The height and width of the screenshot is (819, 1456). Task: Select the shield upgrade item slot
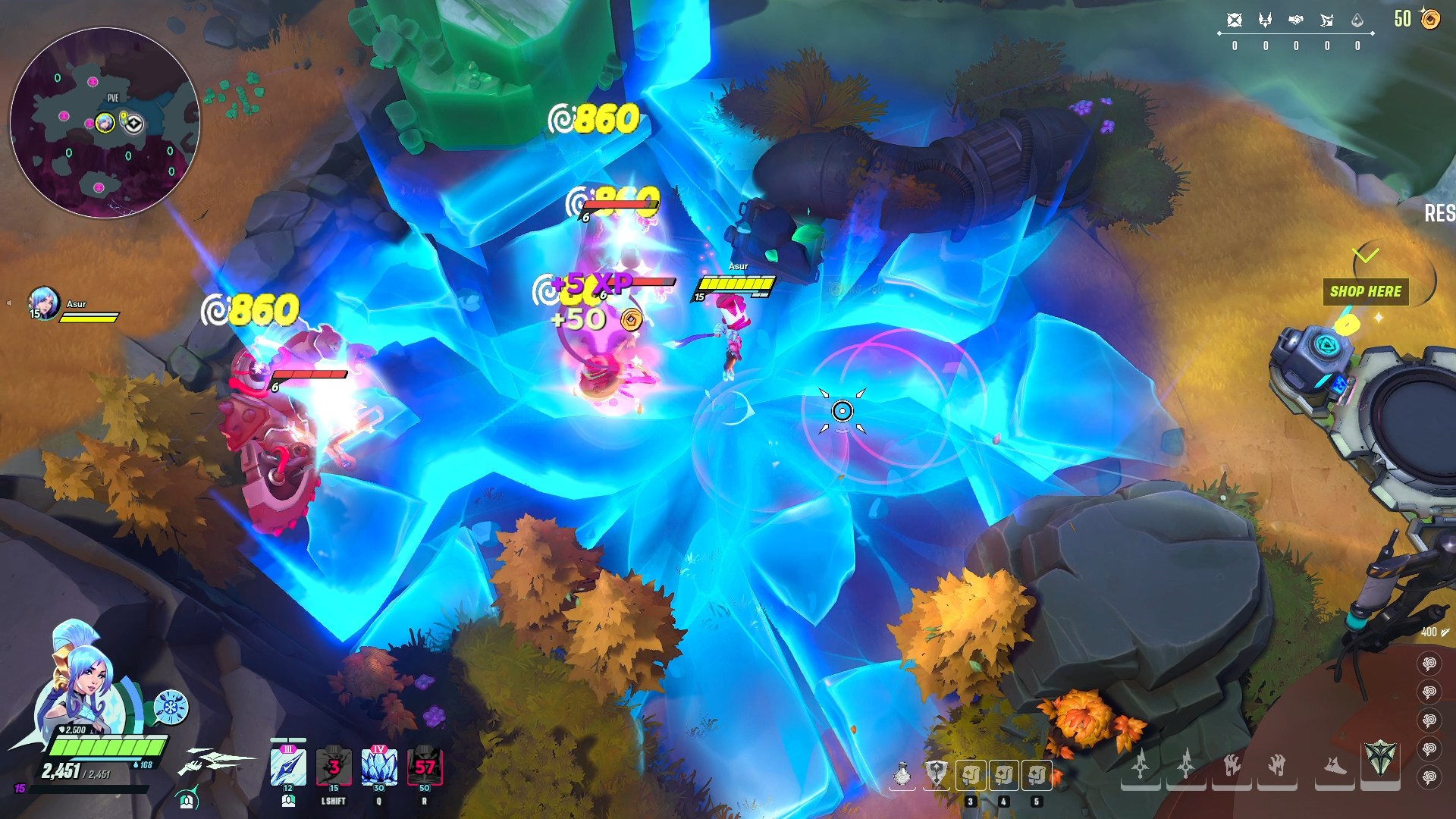point(937,775)
